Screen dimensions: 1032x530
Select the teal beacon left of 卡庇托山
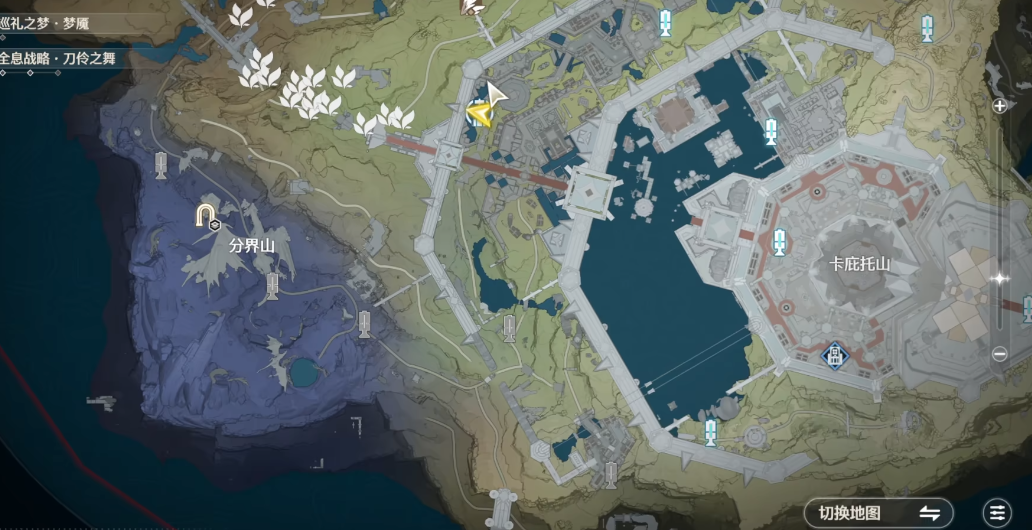(x=779, y=241)
